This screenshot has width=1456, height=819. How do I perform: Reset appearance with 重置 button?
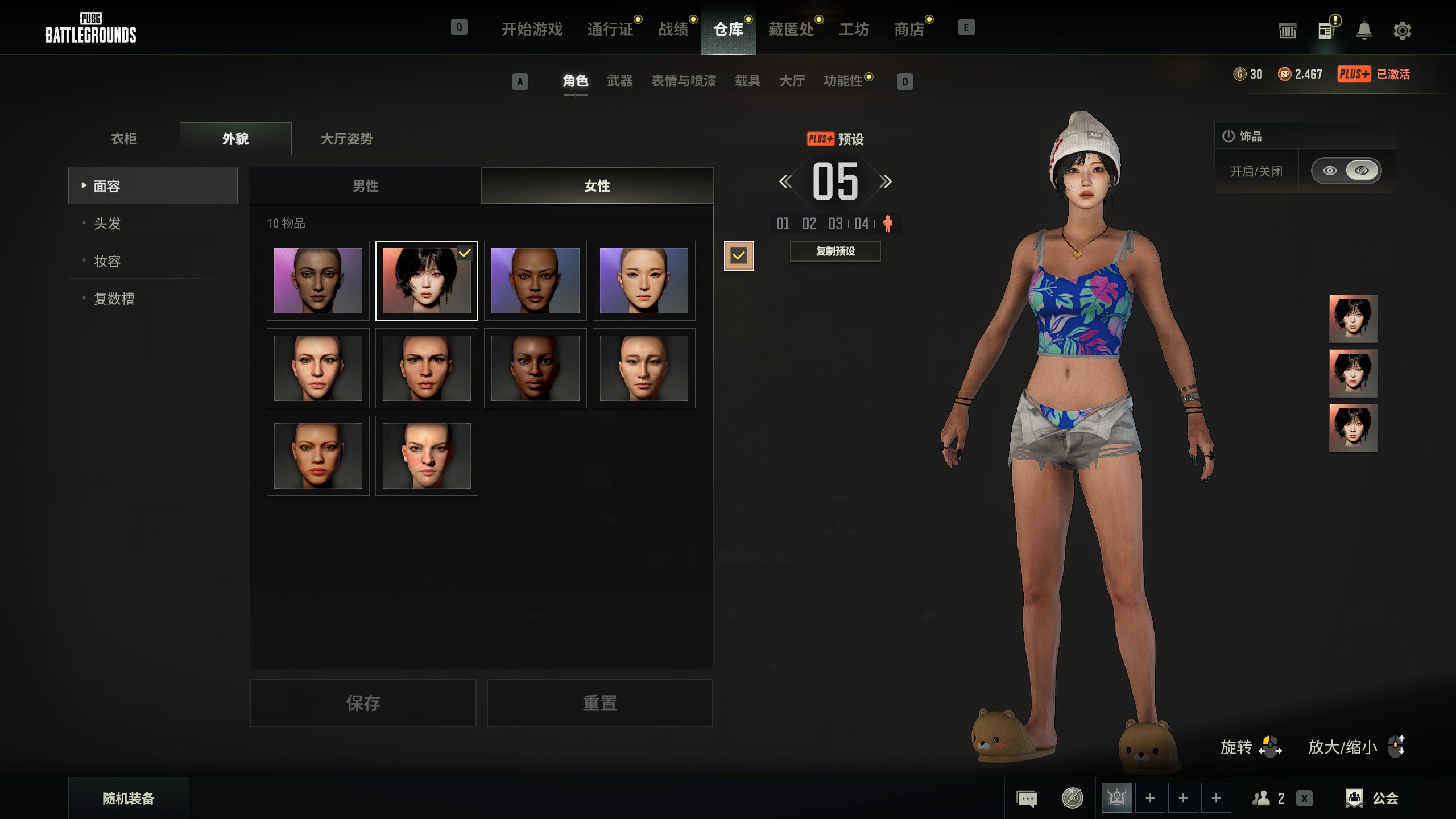click(599, 703)
